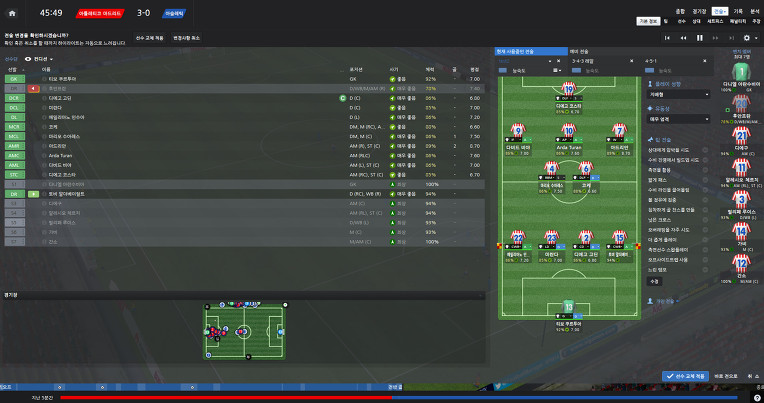Switch to the 분석 tab
Image resolution: width=764 pixels, height=403 pixels.
coord(752,12)
